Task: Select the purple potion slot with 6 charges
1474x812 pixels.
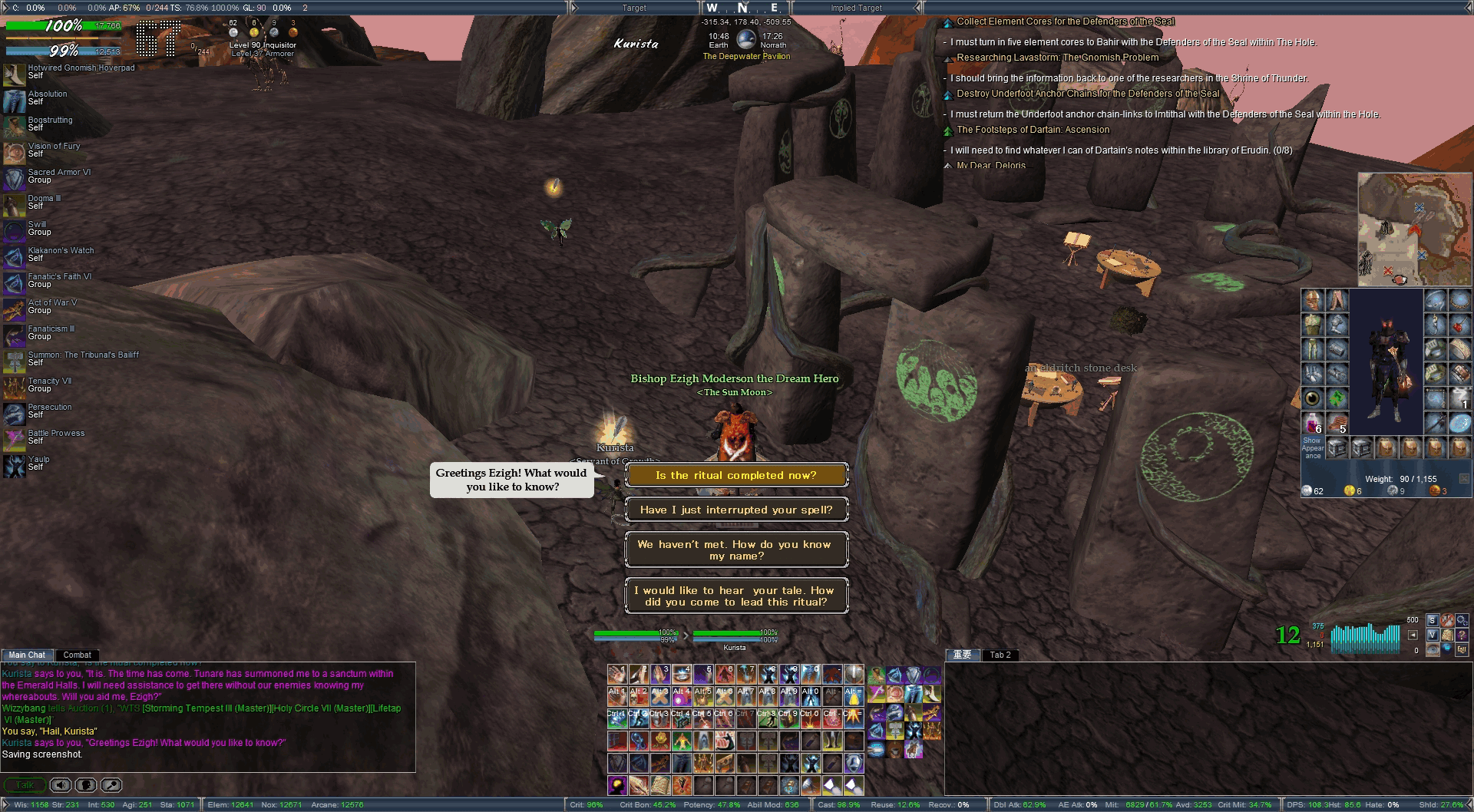Action: (1312, 423)
